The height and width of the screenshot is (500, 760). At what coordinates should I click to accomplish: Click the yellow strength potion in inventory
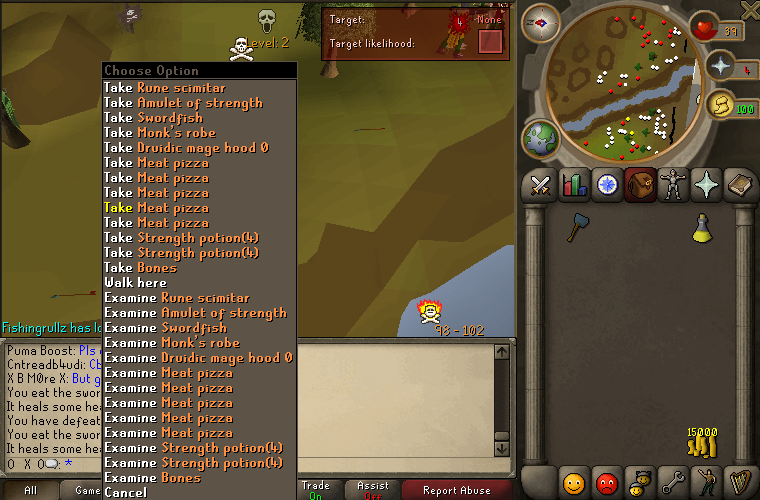point(703,228)
